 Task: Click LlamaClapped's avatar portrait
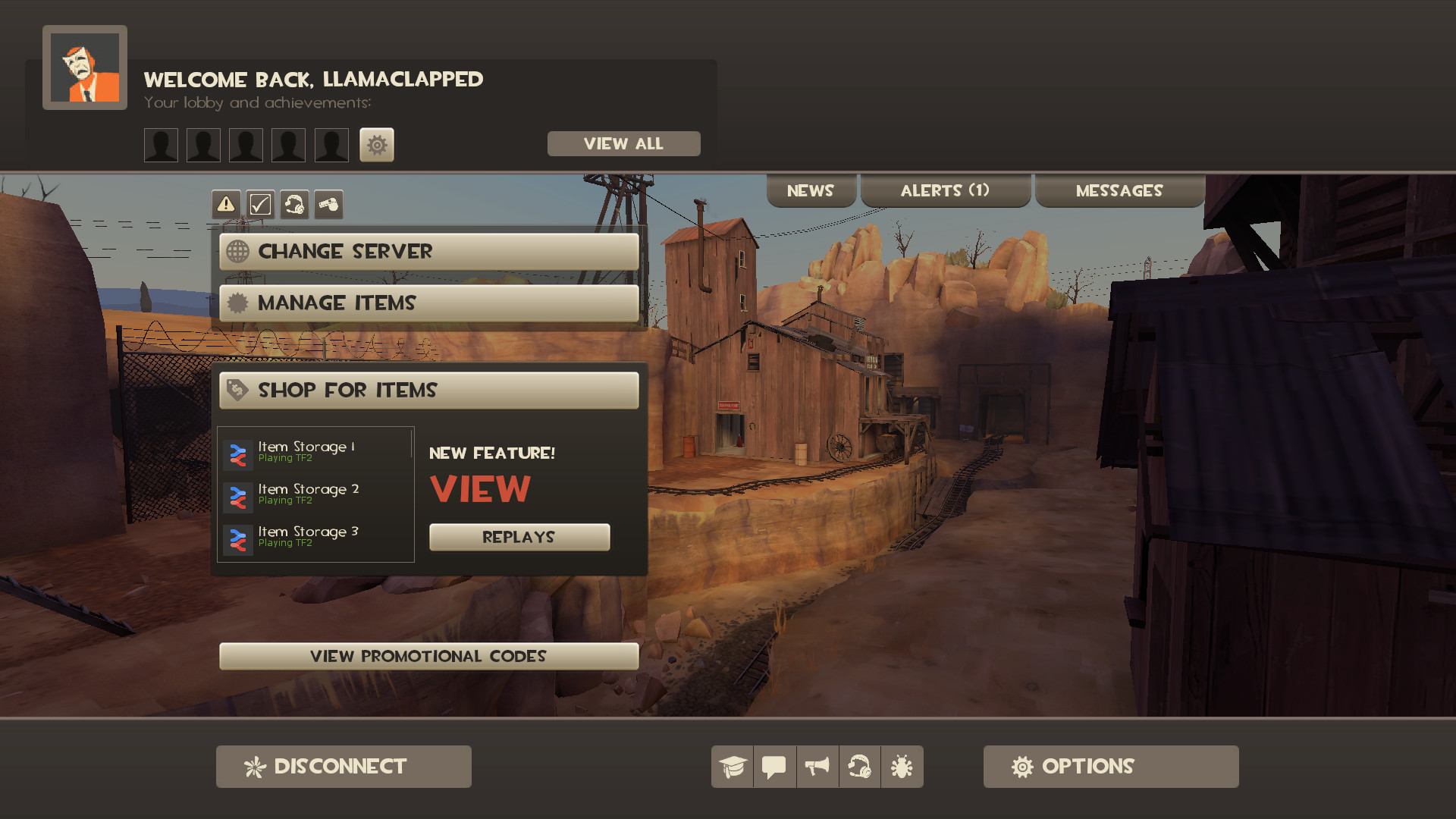click(x=84, y=65)
